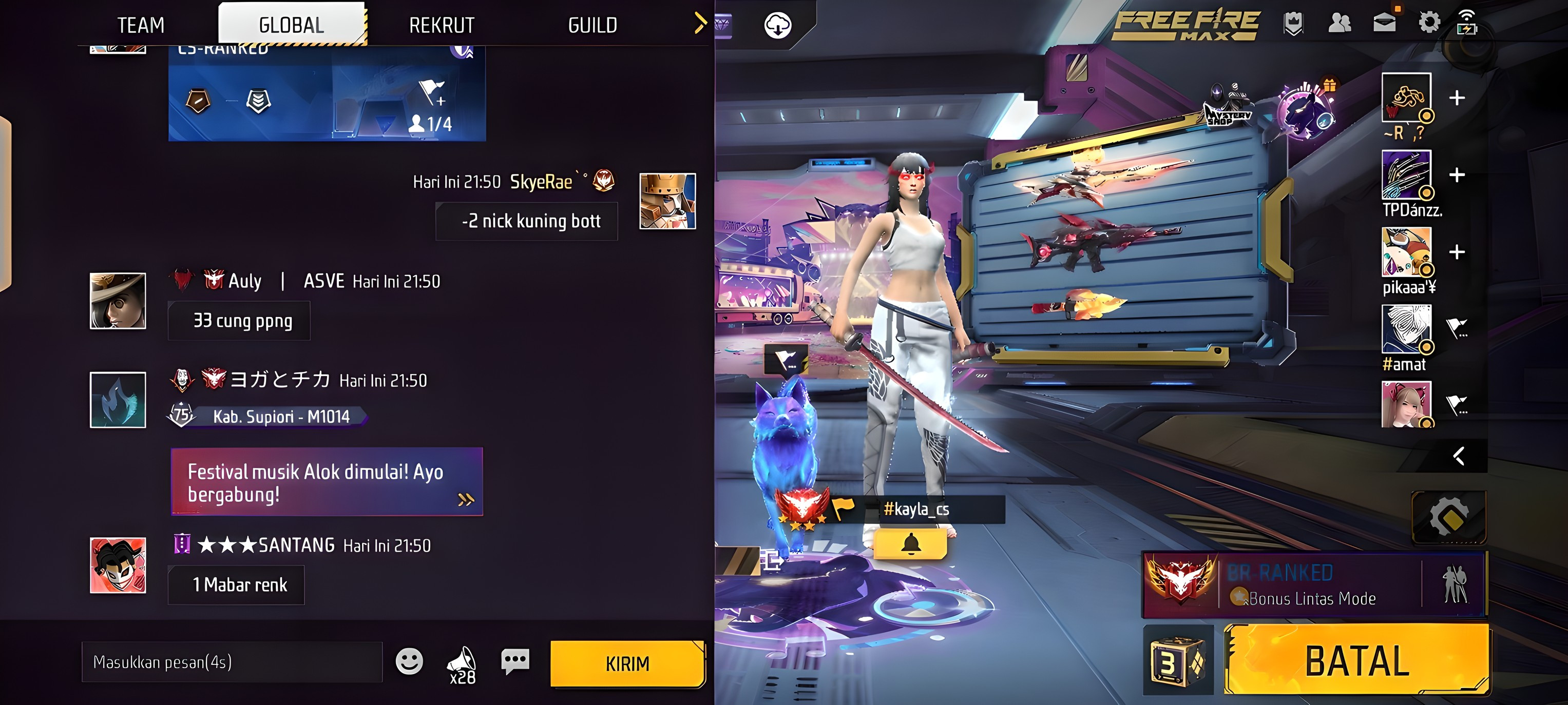Open the friends list icon

(x=1339, y=23)
